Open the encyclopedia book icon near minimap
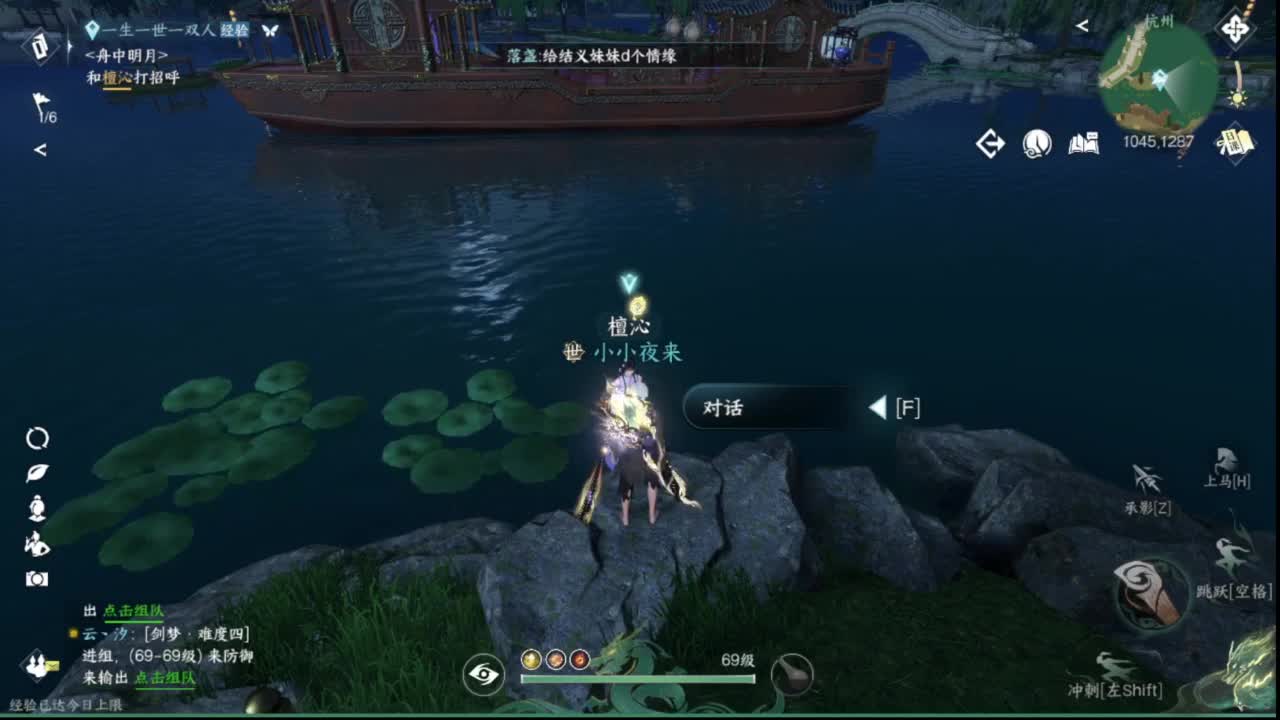Image resolution: width=1280 pixels, height=720 pixels. [1083, 143]
